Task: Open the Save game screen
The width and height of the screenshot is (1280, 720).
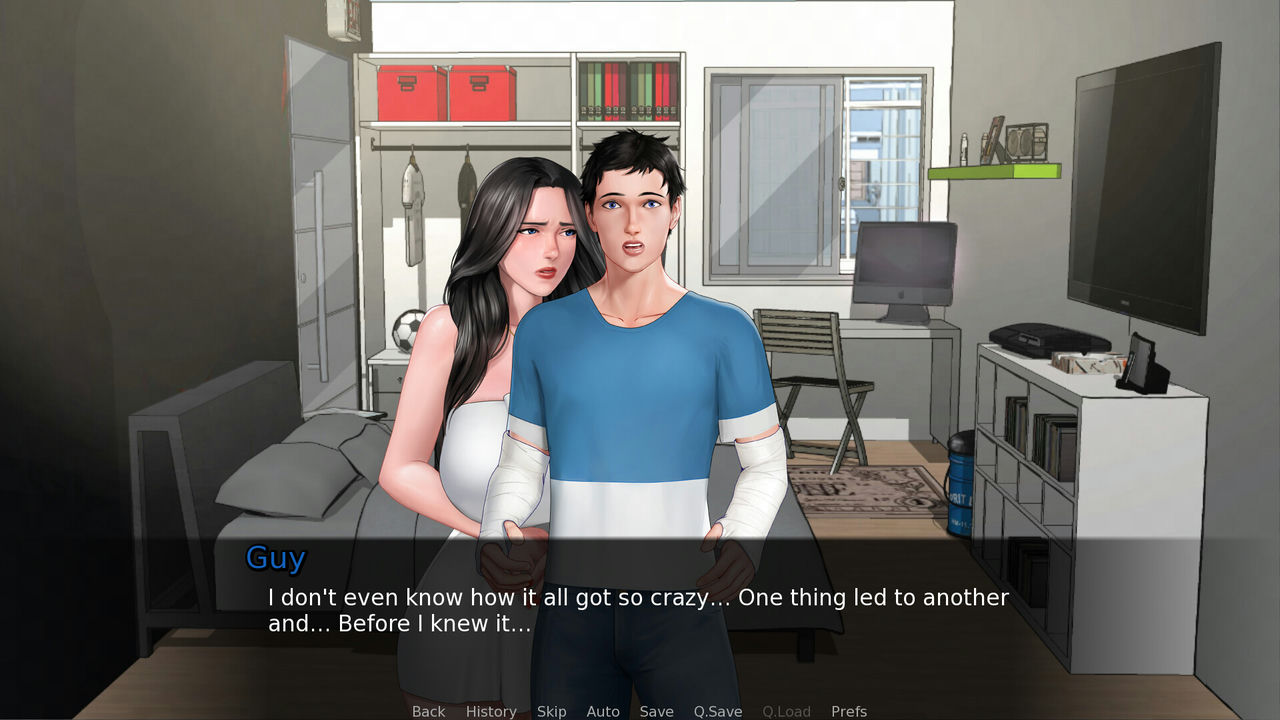Action: coord(656,711)
